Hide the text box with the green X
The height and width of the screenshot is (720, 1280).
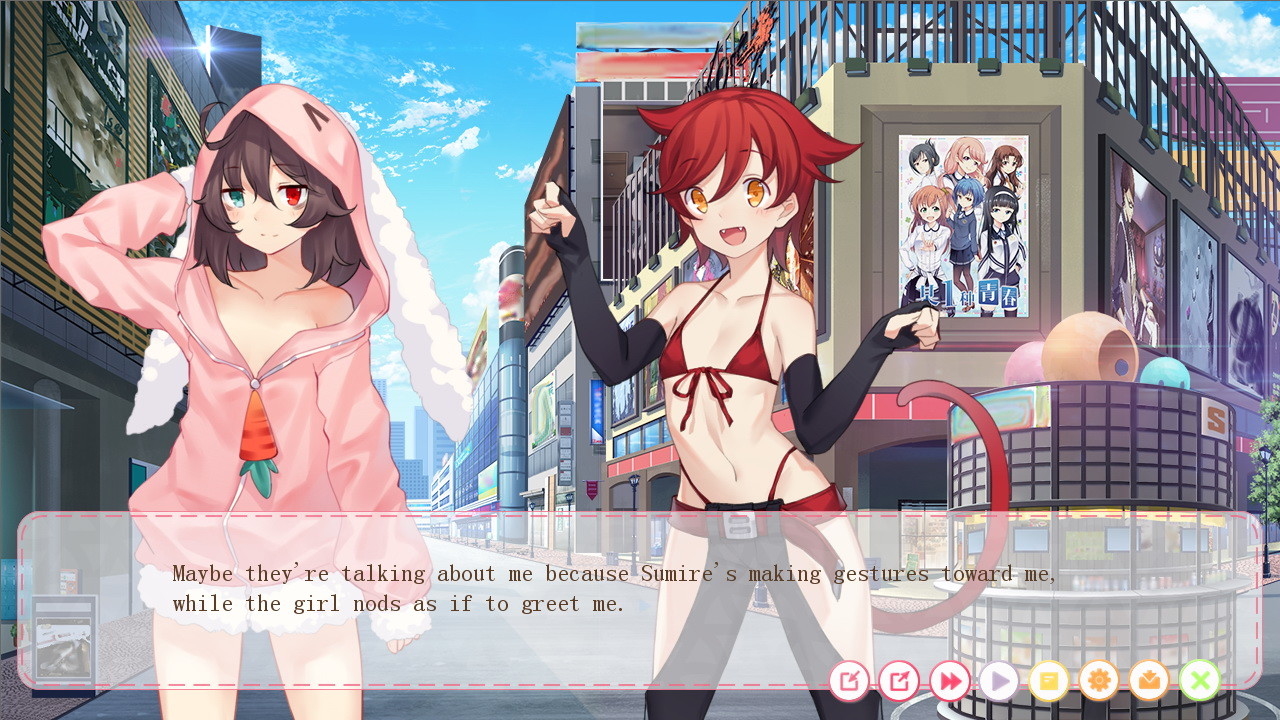click(1199, 682)
